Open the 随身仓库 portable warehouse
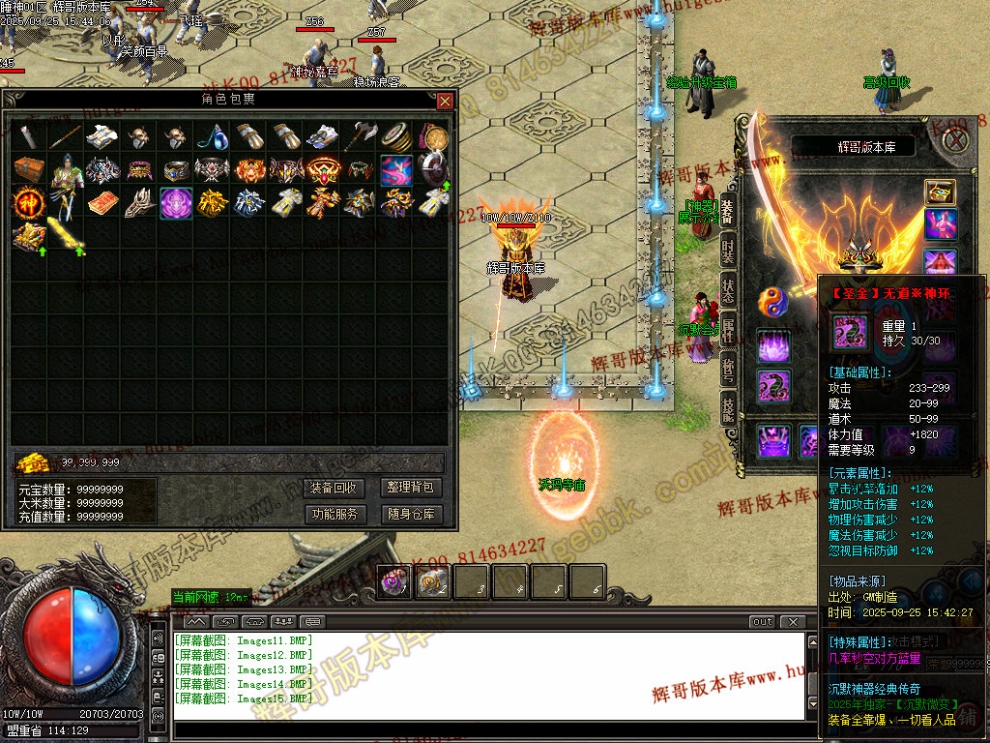The image size is (990, 743). (x=410, y=514)
